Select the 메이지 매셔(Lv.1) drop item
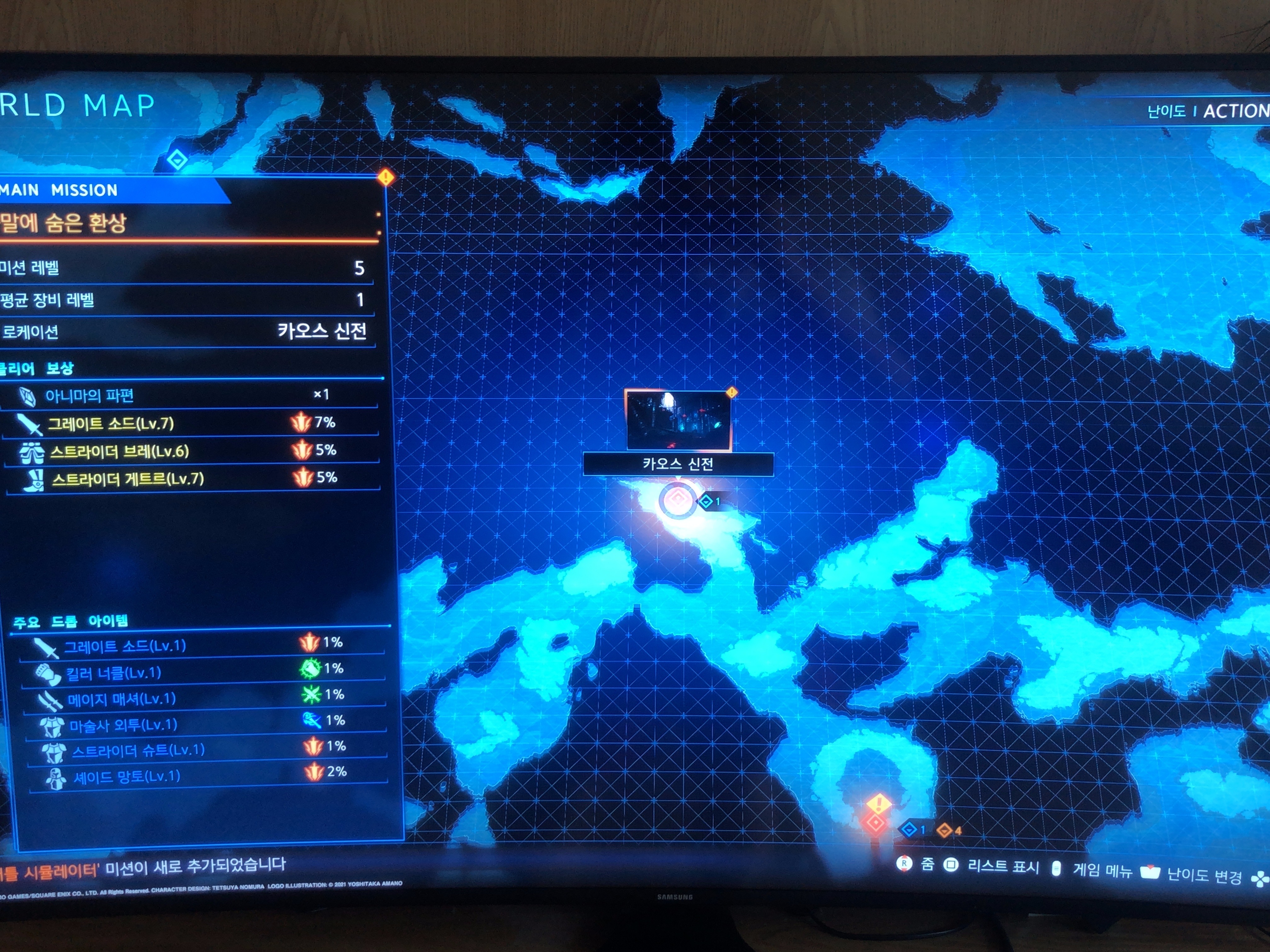The height and width of the screenshot is (952, 1270). click(121, 699)
